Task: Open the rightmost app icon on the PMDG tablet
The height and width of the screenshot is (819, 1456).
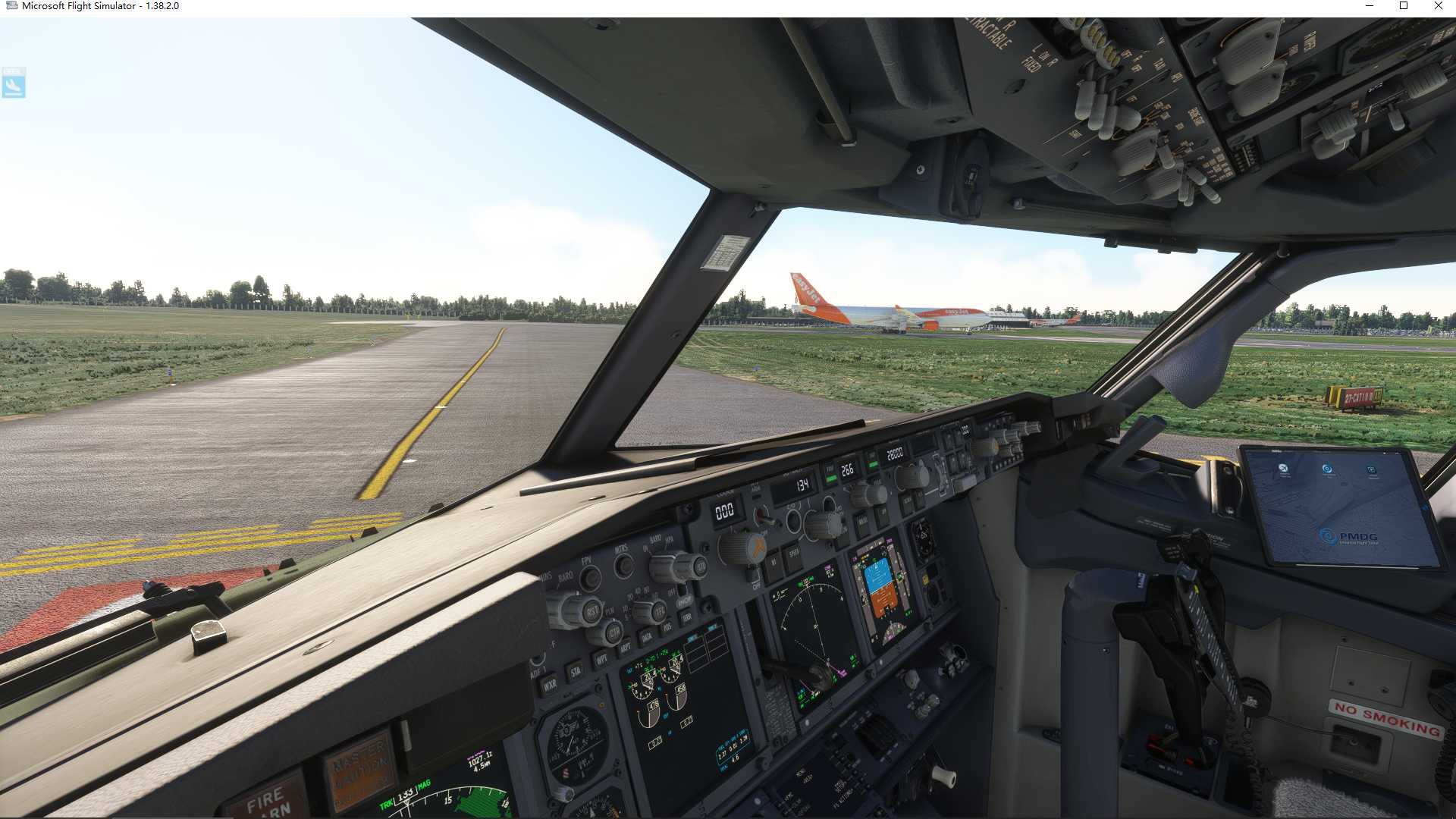Action: [1373, 468]
